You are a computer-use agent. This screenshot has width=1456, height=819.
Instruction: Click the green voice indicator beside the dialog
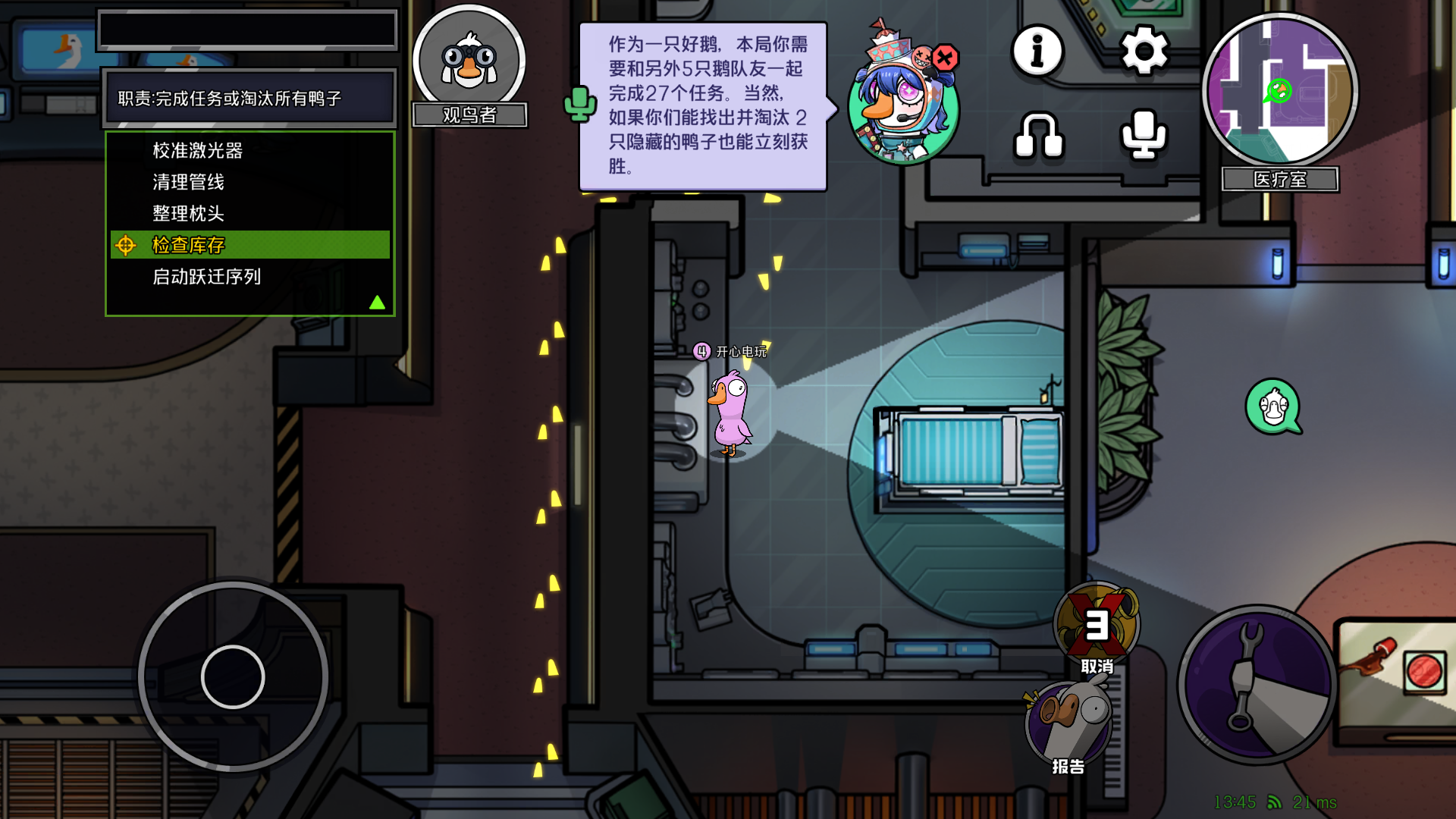(580, 102)
